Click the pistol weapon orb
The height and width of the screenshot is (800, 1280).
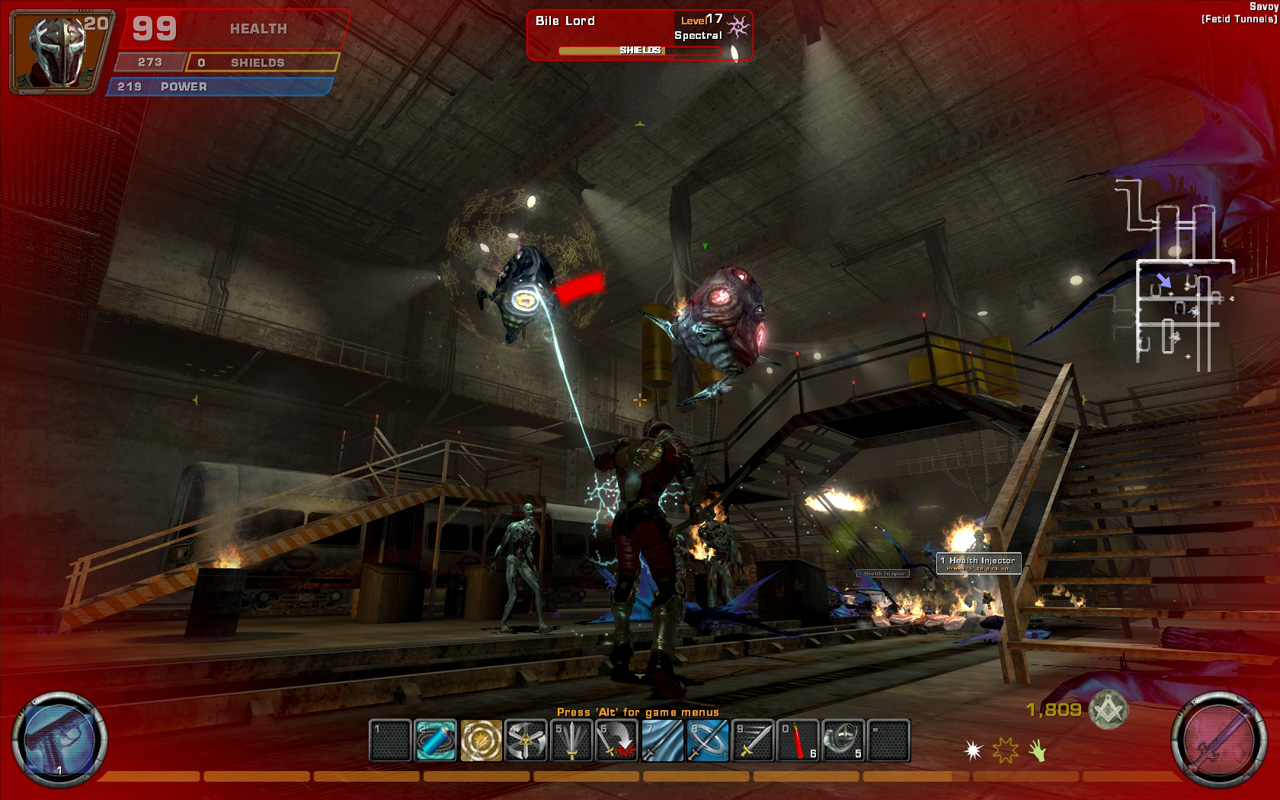pyautogui.click(x=59, y=741)
